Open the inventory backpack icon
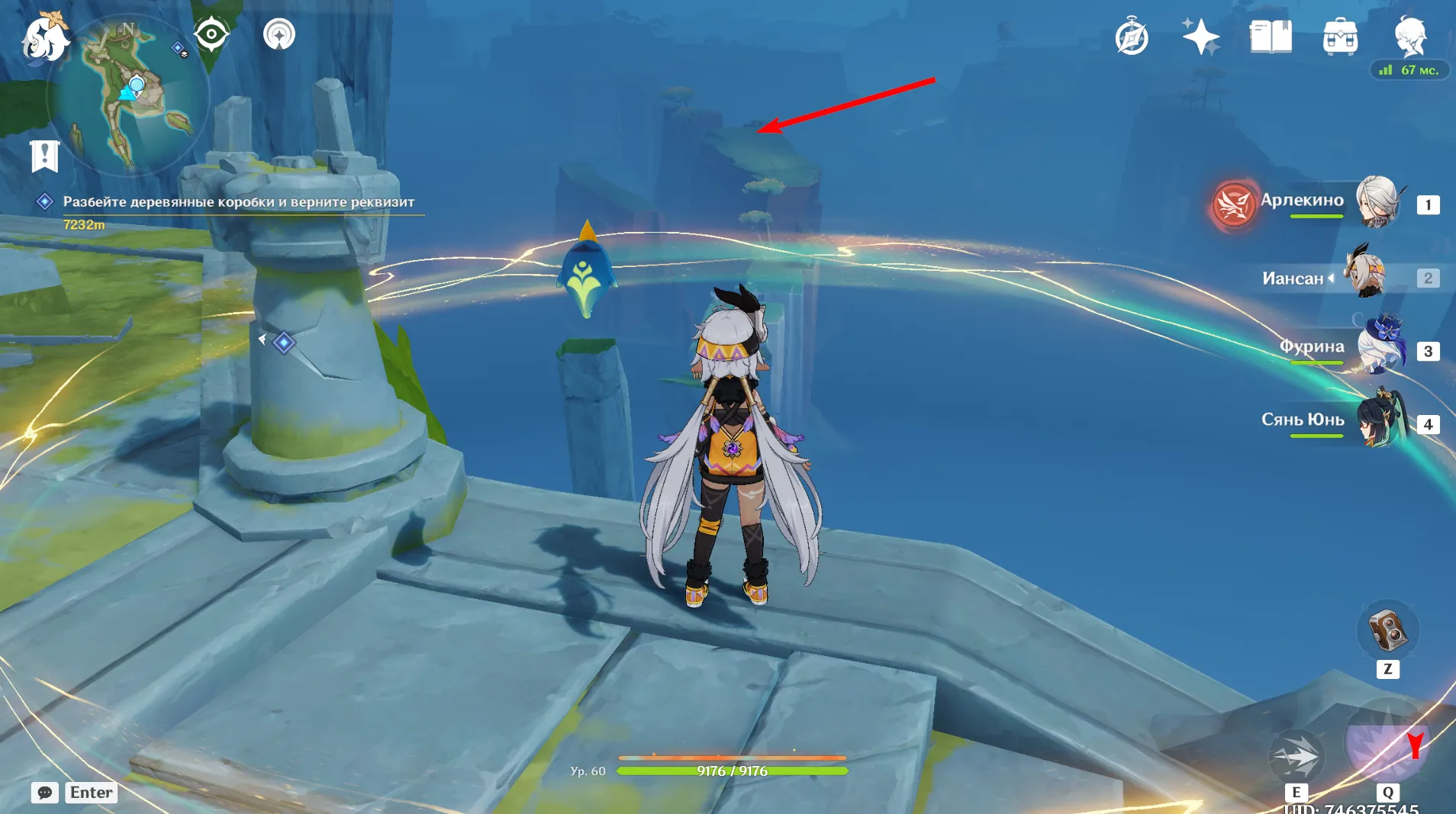The width and height of the screenshot is (1456, 814). click(x=1342, y=35)
